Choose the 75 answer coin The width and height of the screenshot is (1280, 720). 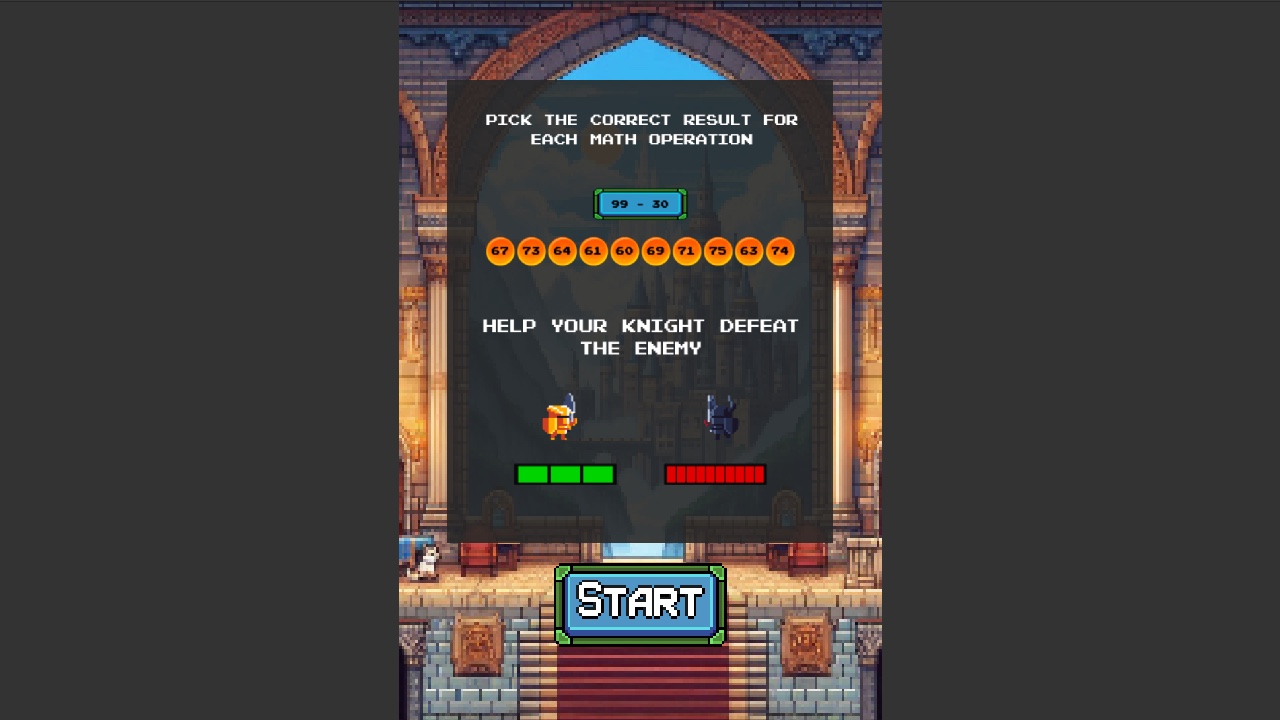[x=718, y=251]
